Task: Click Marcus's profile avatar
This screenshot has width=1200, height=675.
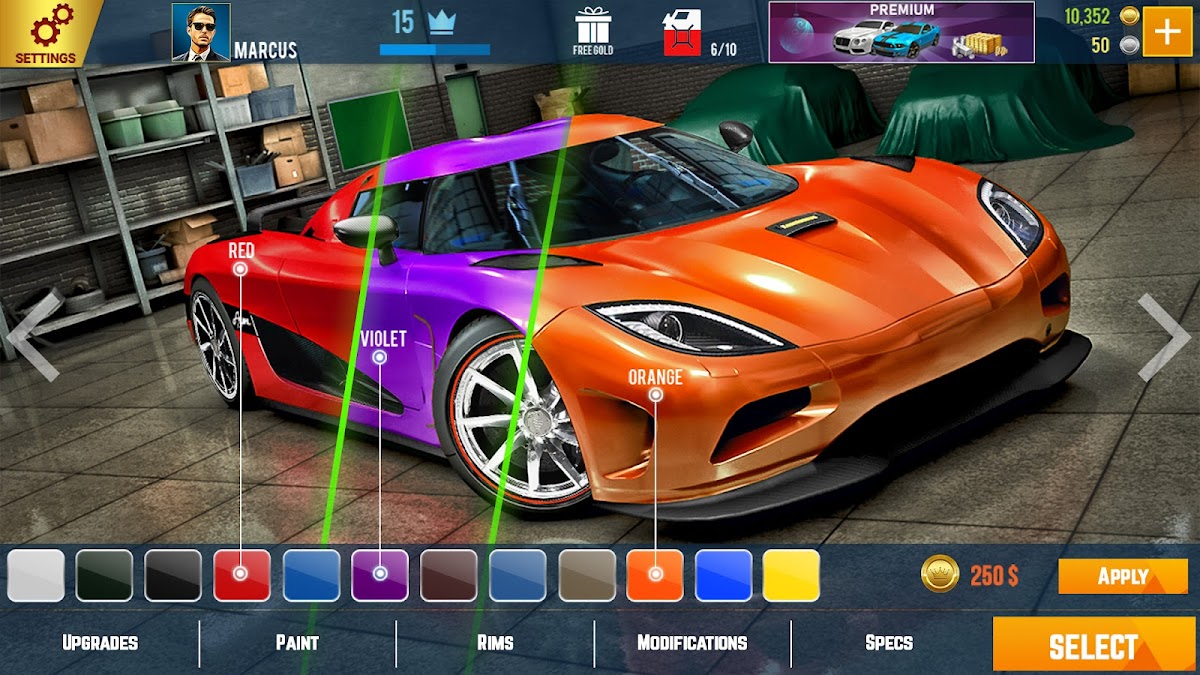Action: tap(201, 32)
